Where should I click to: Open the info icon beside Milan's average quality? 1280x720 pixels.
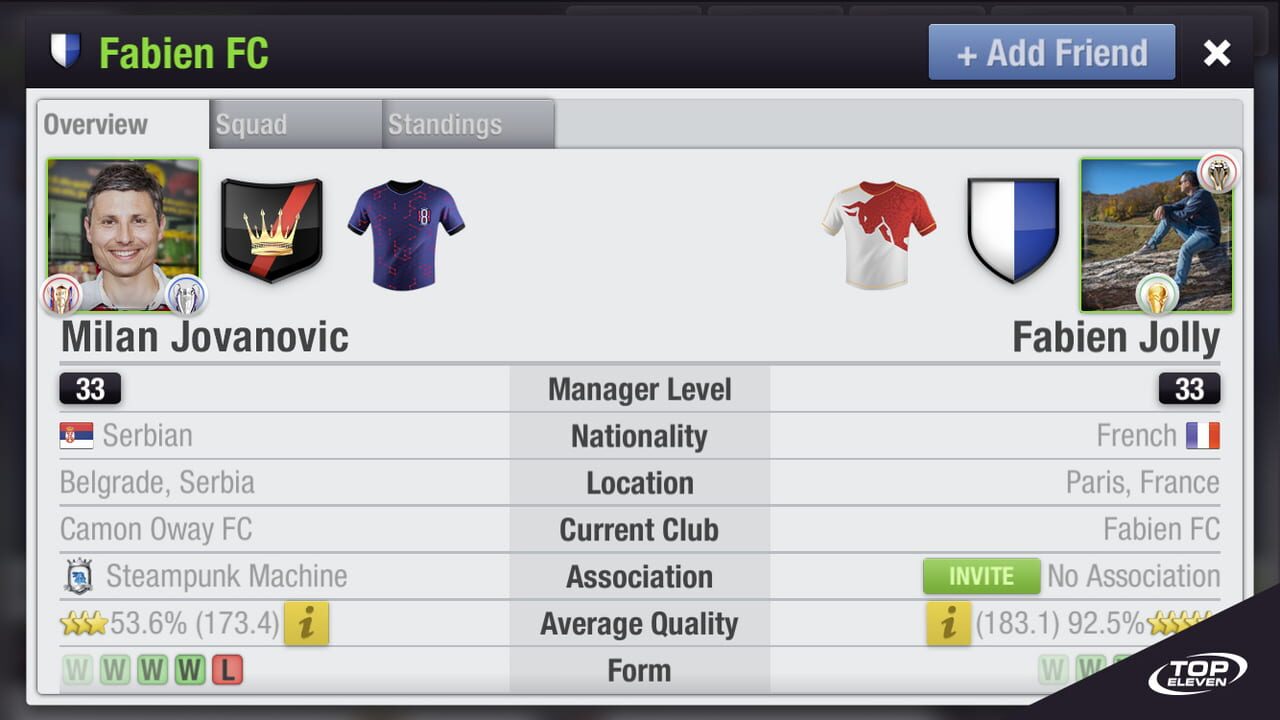tap(306, 623)
